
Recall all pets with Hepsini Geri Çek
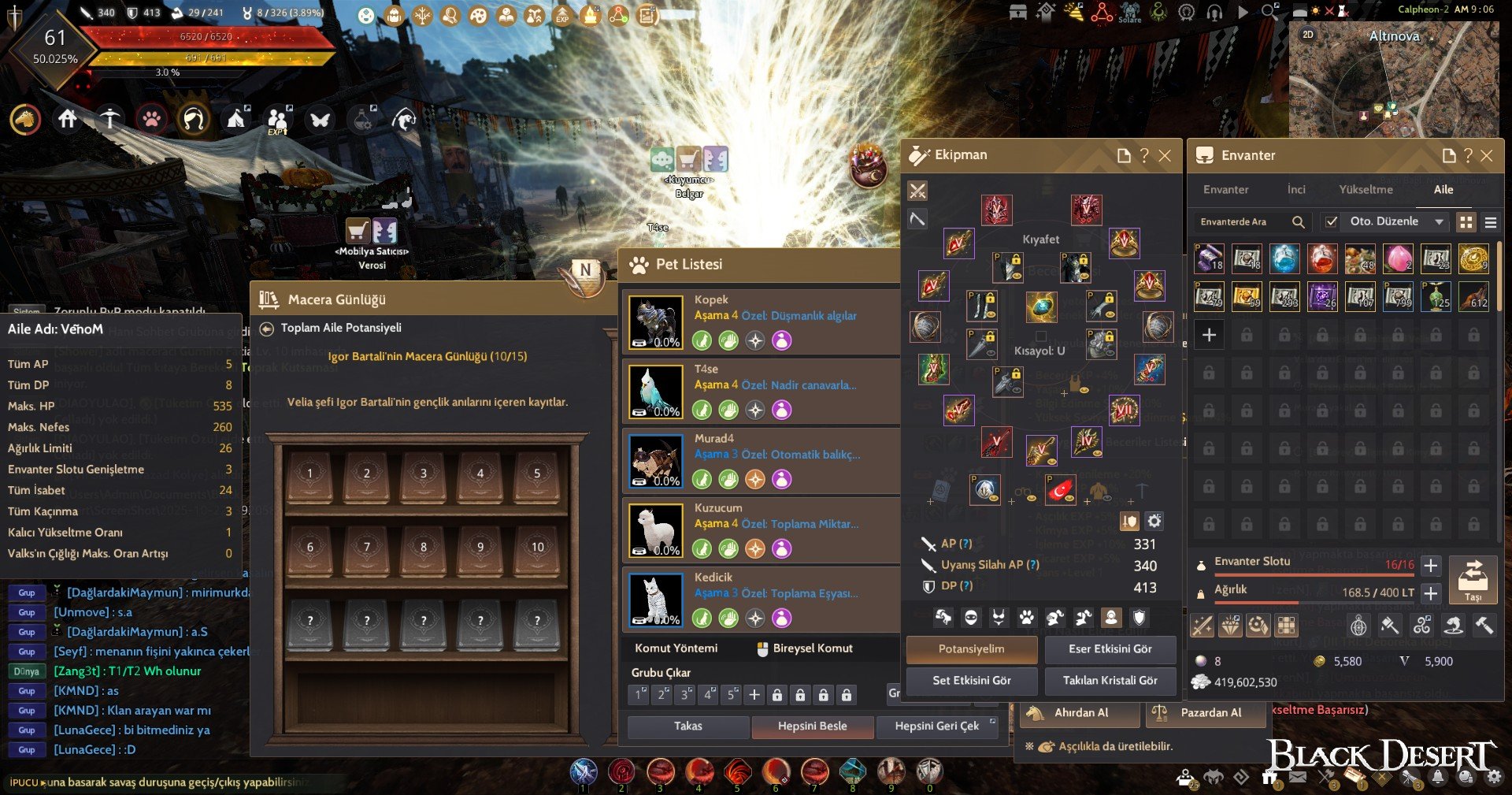pyautogui.click(x=936, y=726)
